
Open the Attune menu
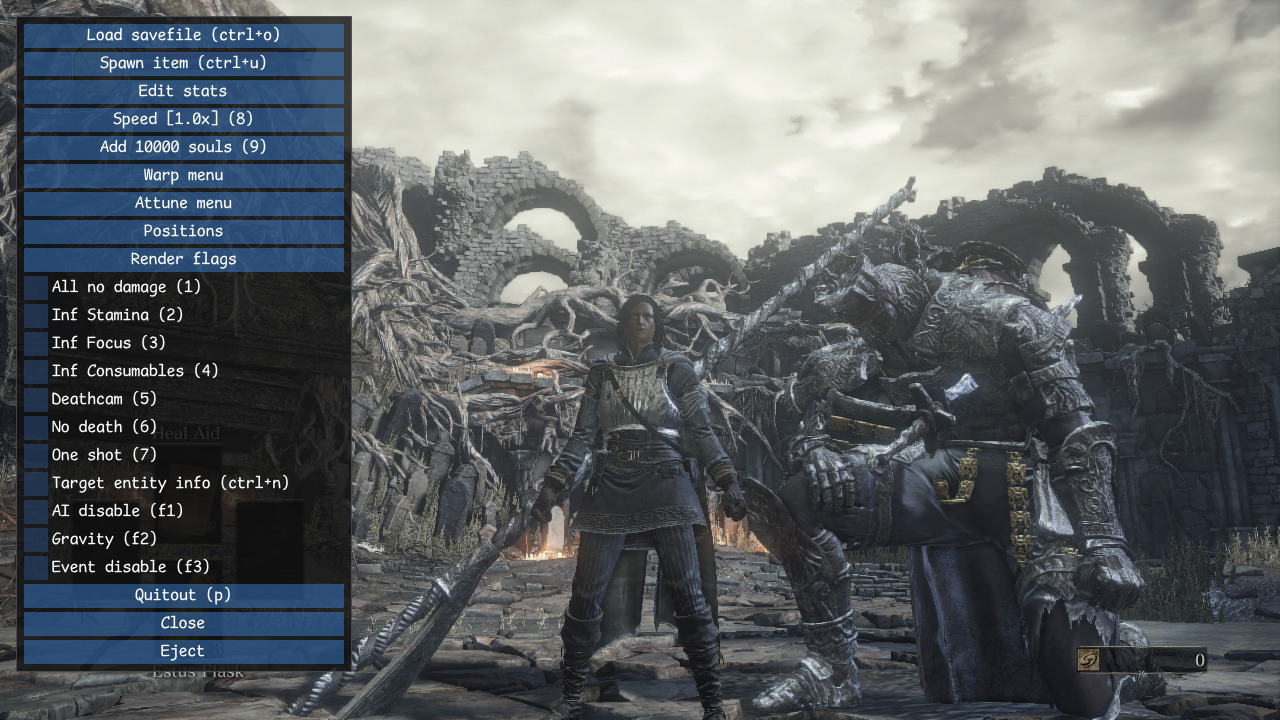[x=183, y=203]
